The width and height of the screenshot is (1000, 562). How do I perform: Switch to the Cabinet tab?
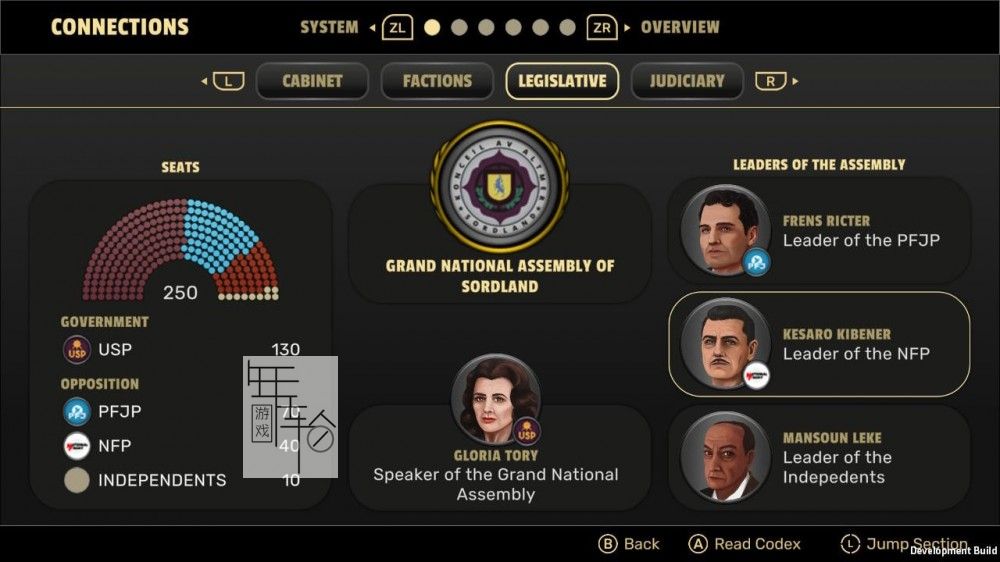[312, 81]
